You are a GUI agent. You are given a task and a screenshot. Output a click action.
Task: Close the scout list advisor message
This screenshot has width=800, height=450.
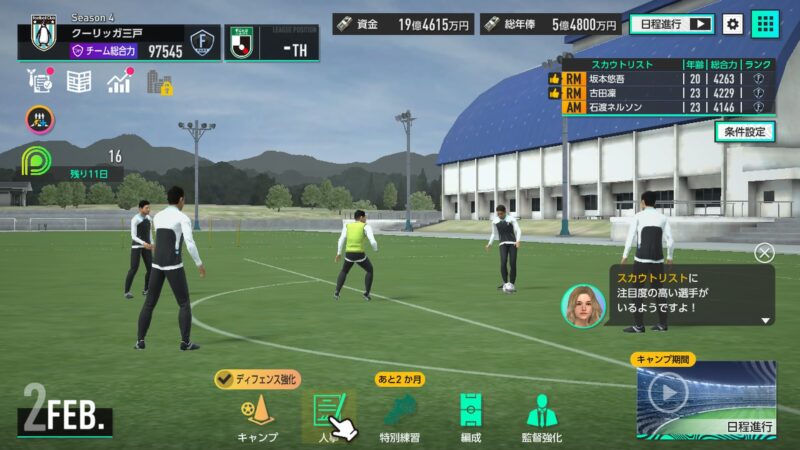click(x=765, y=253)
